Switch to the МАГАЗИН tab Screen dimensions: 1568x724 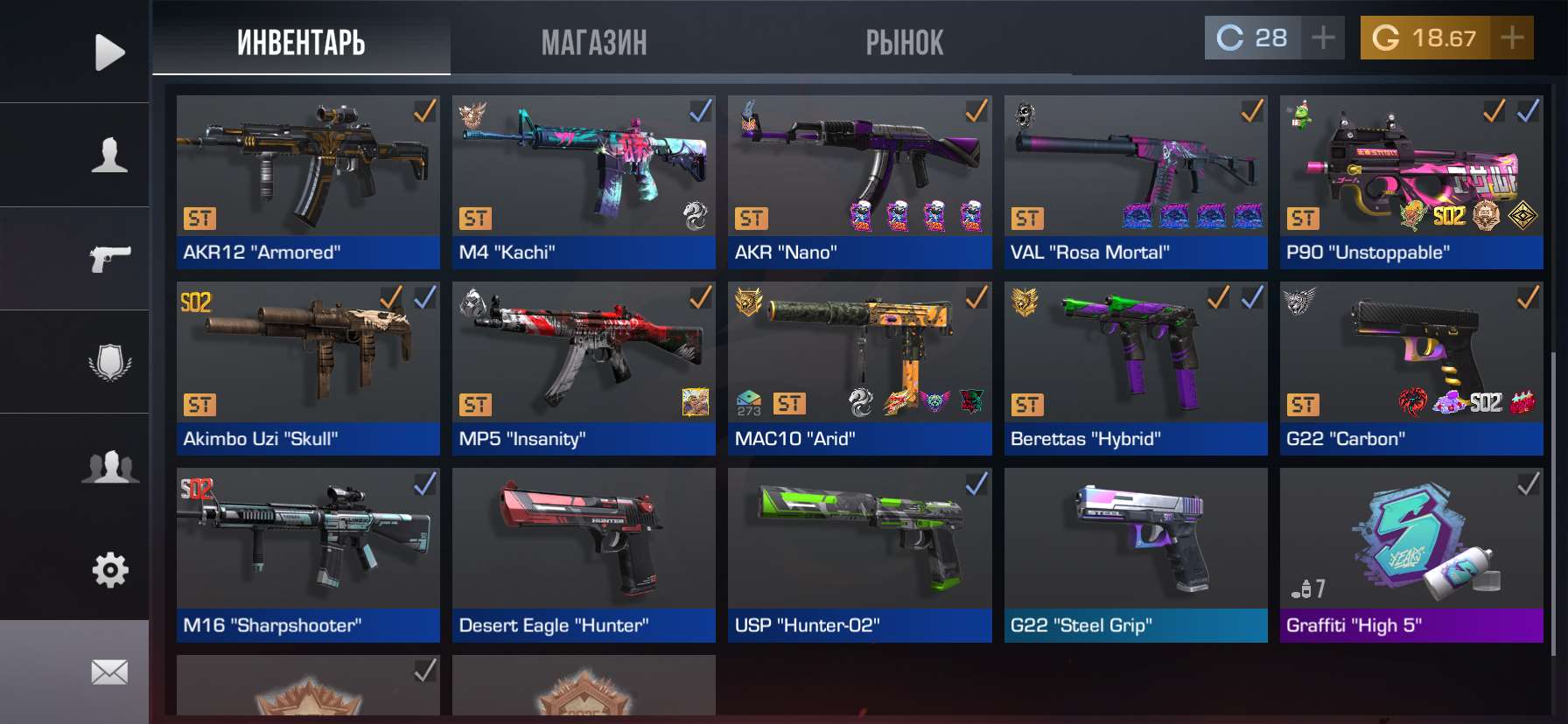tap(594, 42)
